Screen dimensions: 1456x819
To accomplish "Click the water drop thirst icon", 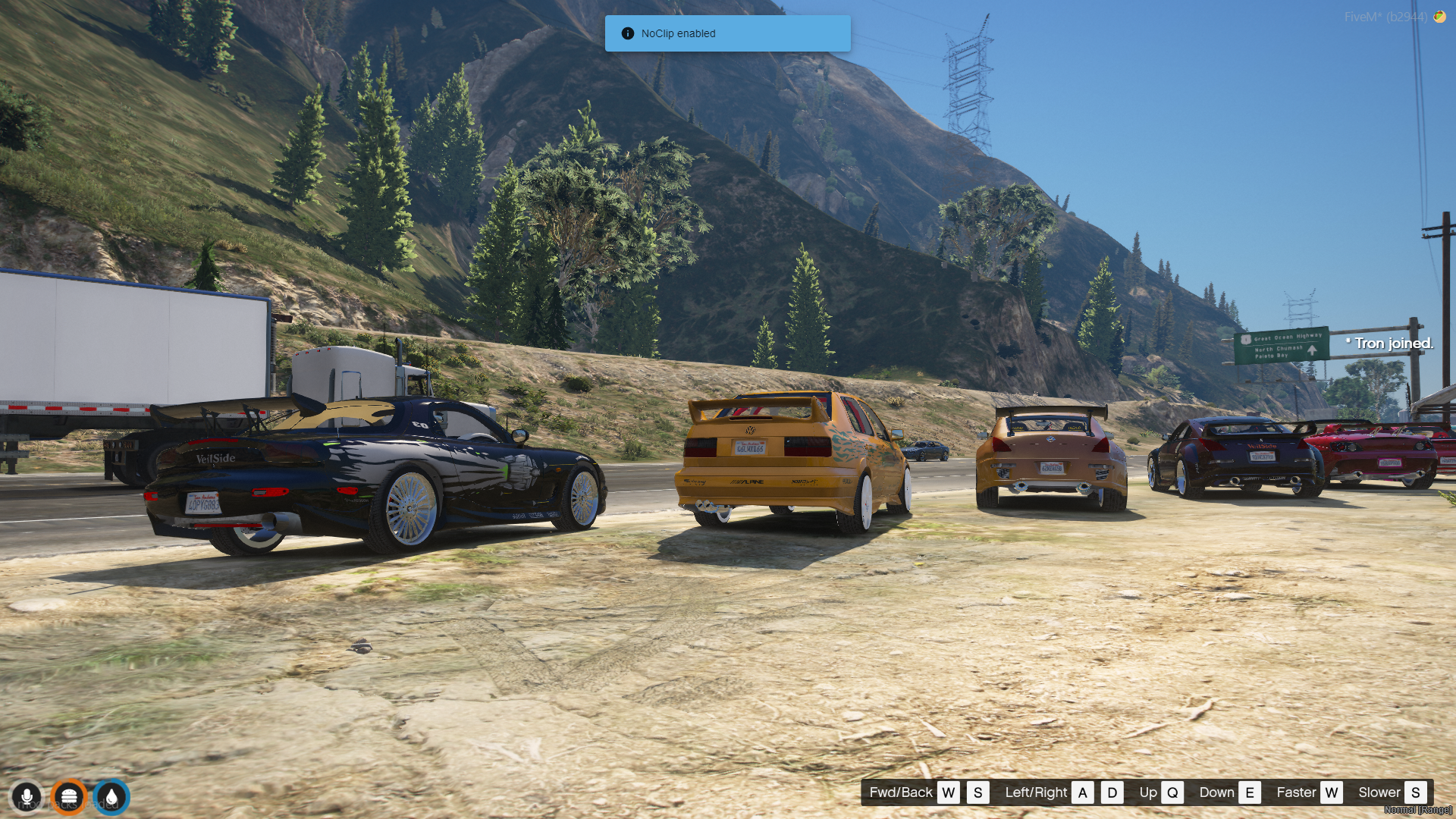I will click(x=111, y=797).
